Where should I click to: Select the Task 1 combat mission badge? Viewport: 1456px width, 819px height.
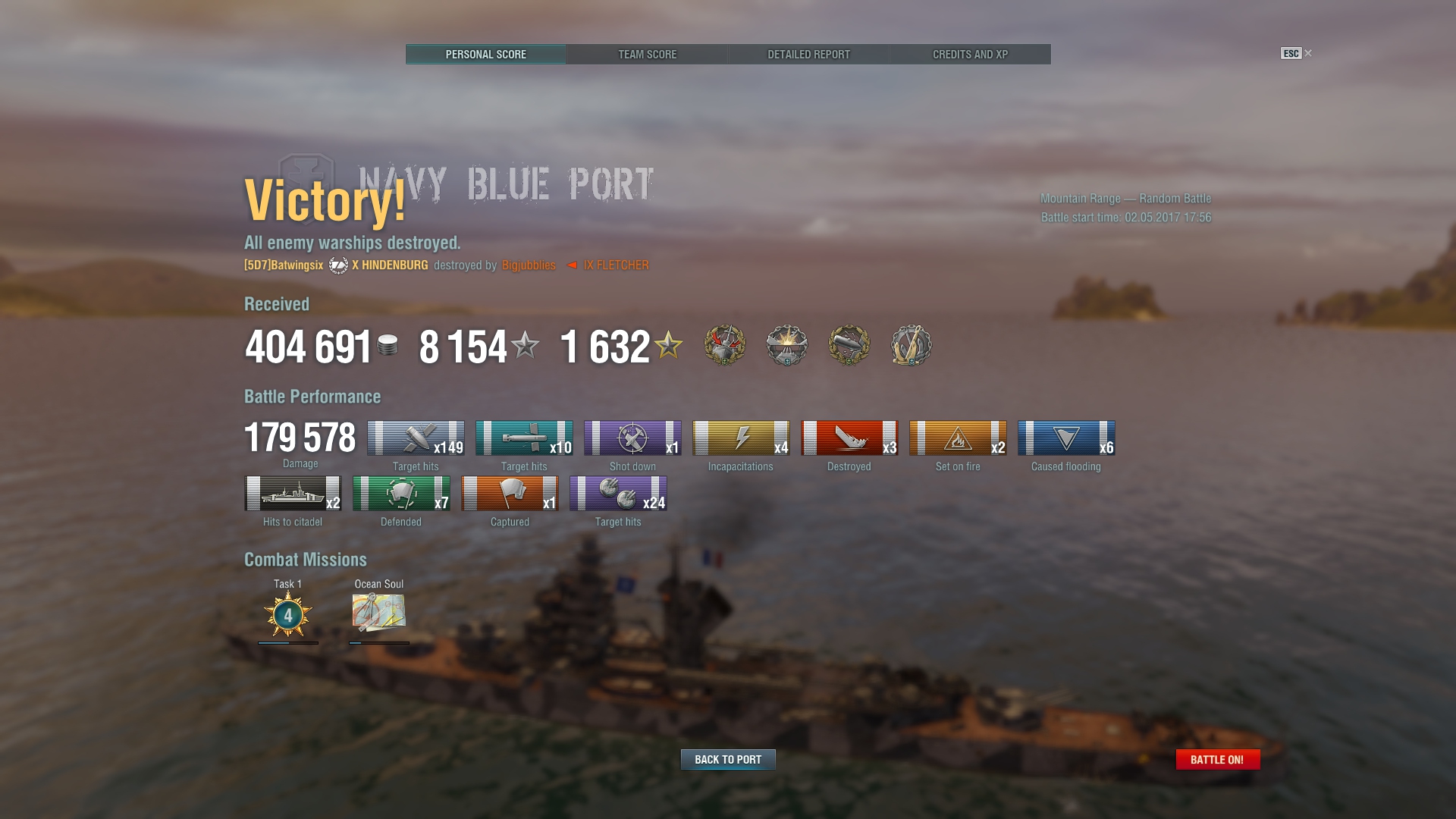(288, 613)
